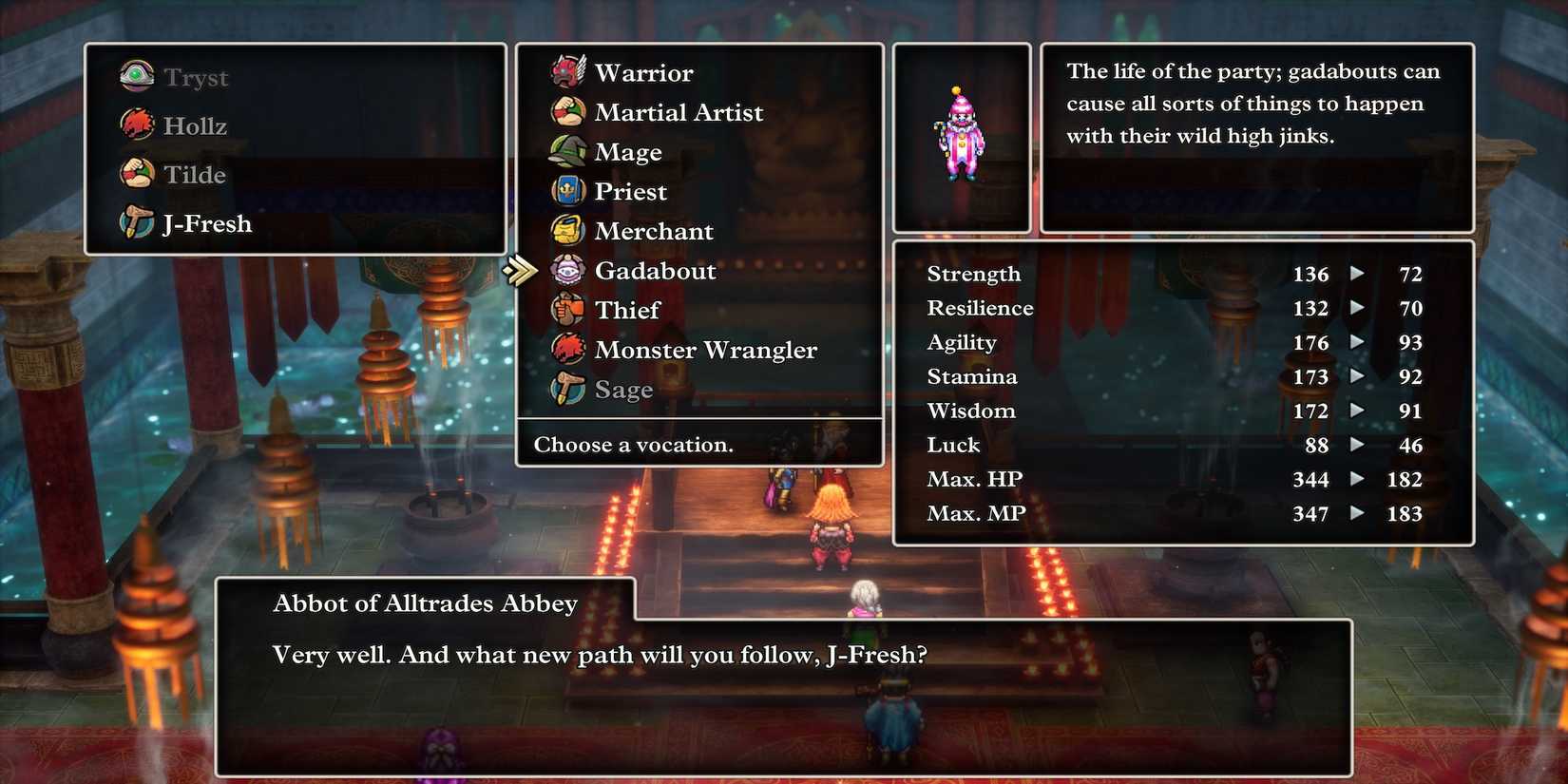The height and width of the screenshot is (784, 1568).
Task: Click the Sage staff icon
Action: [x=568, y=390]
